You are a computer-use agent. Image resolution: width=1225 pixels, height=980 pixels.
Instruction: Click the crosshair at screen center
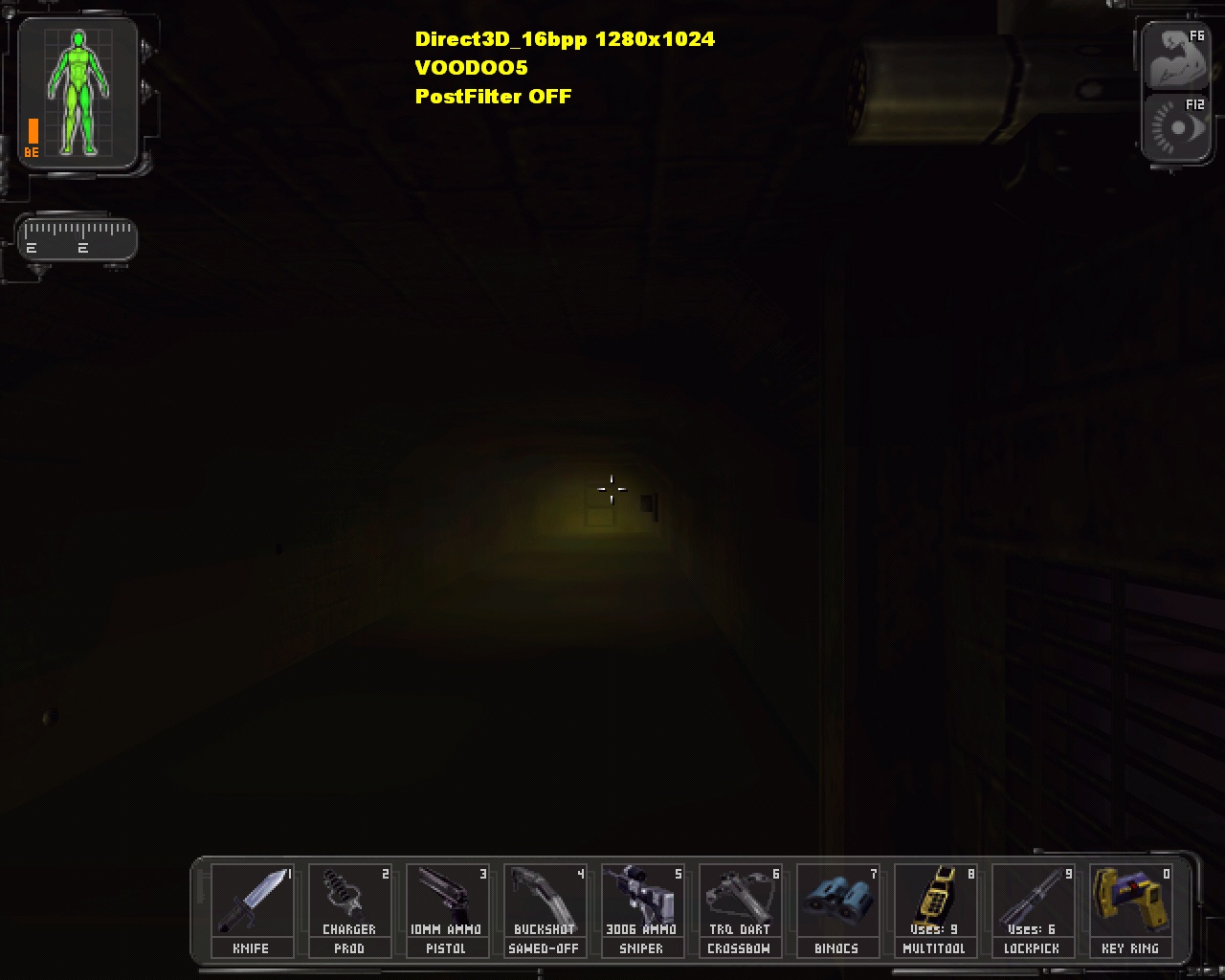[x=612, y=489]
